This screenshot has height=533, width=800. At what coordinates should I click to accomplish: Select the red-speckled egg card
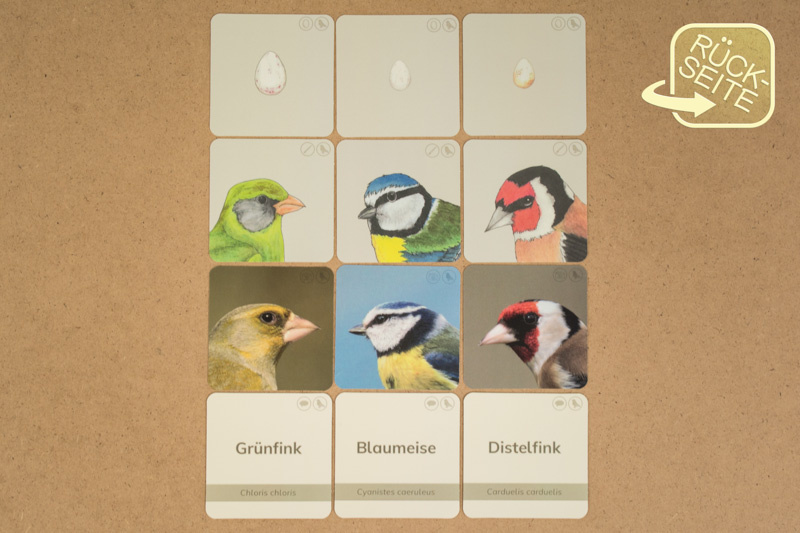[x=271, y=75]
